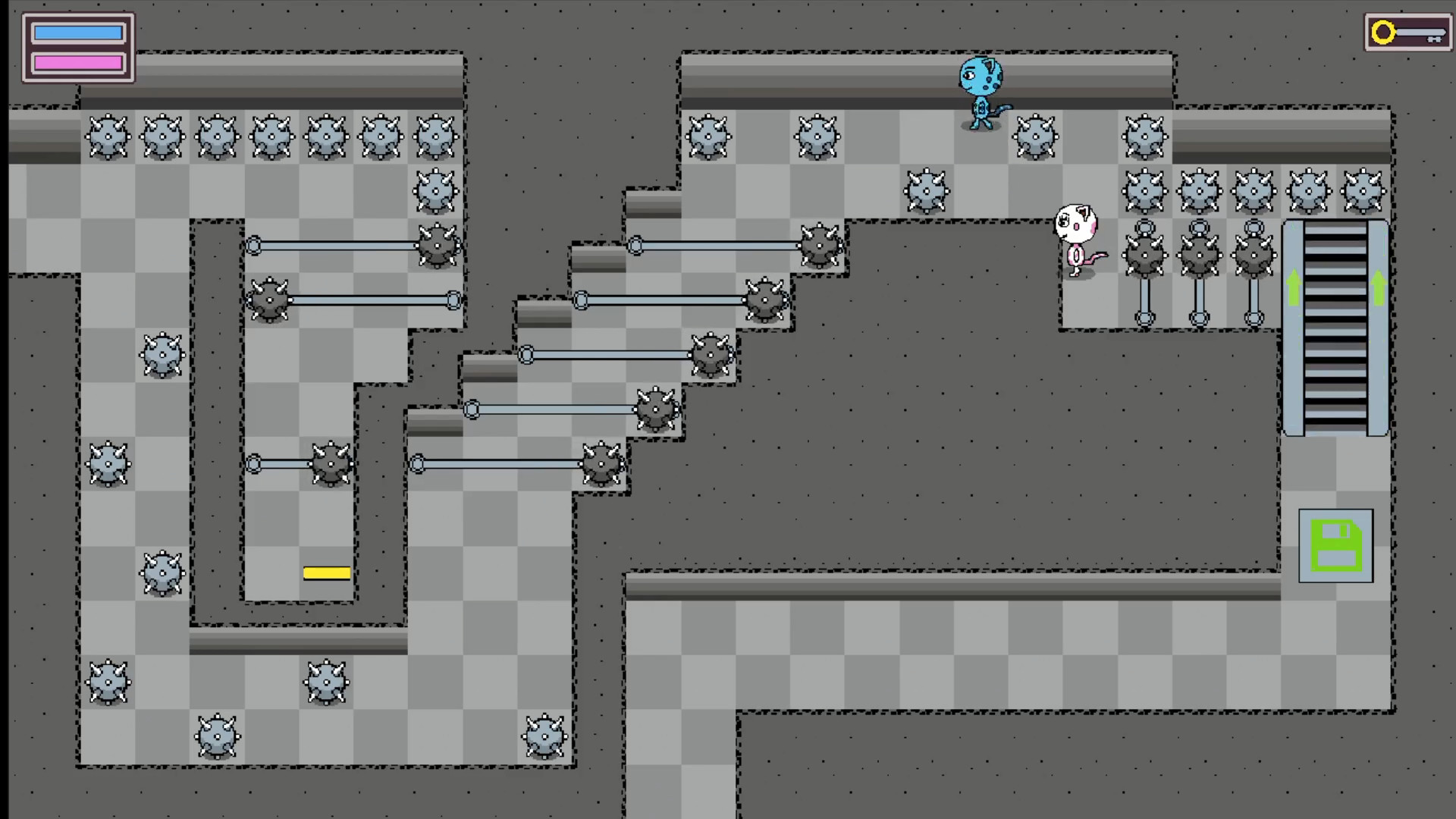This screenshot has width=1456, height=819.
Task: Pick up the yellow key lying on the floor
Action: click(326, 573)
